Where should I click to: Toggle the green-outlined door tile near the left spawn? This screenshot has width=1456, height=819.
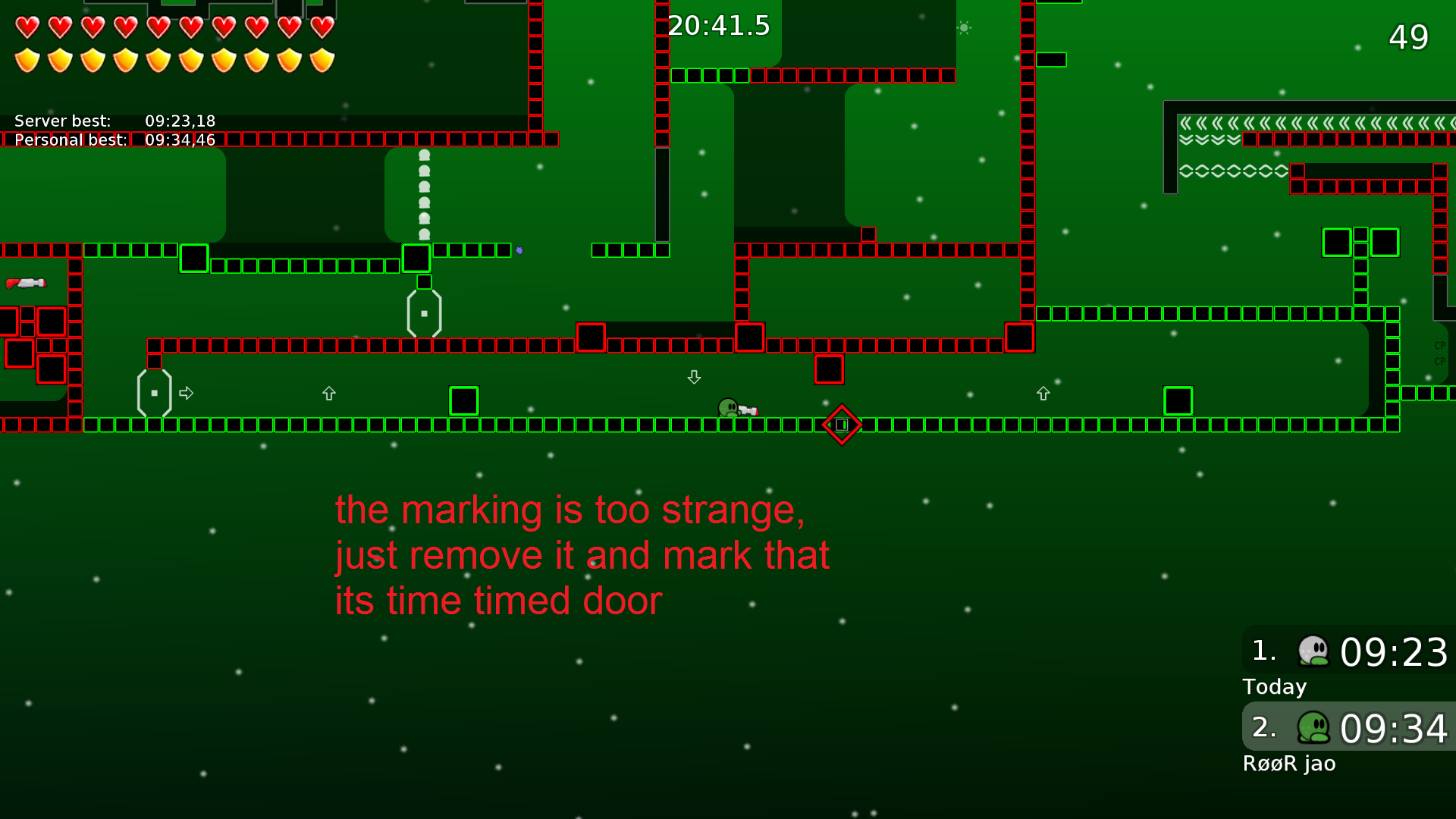click(x=195, y=259)
